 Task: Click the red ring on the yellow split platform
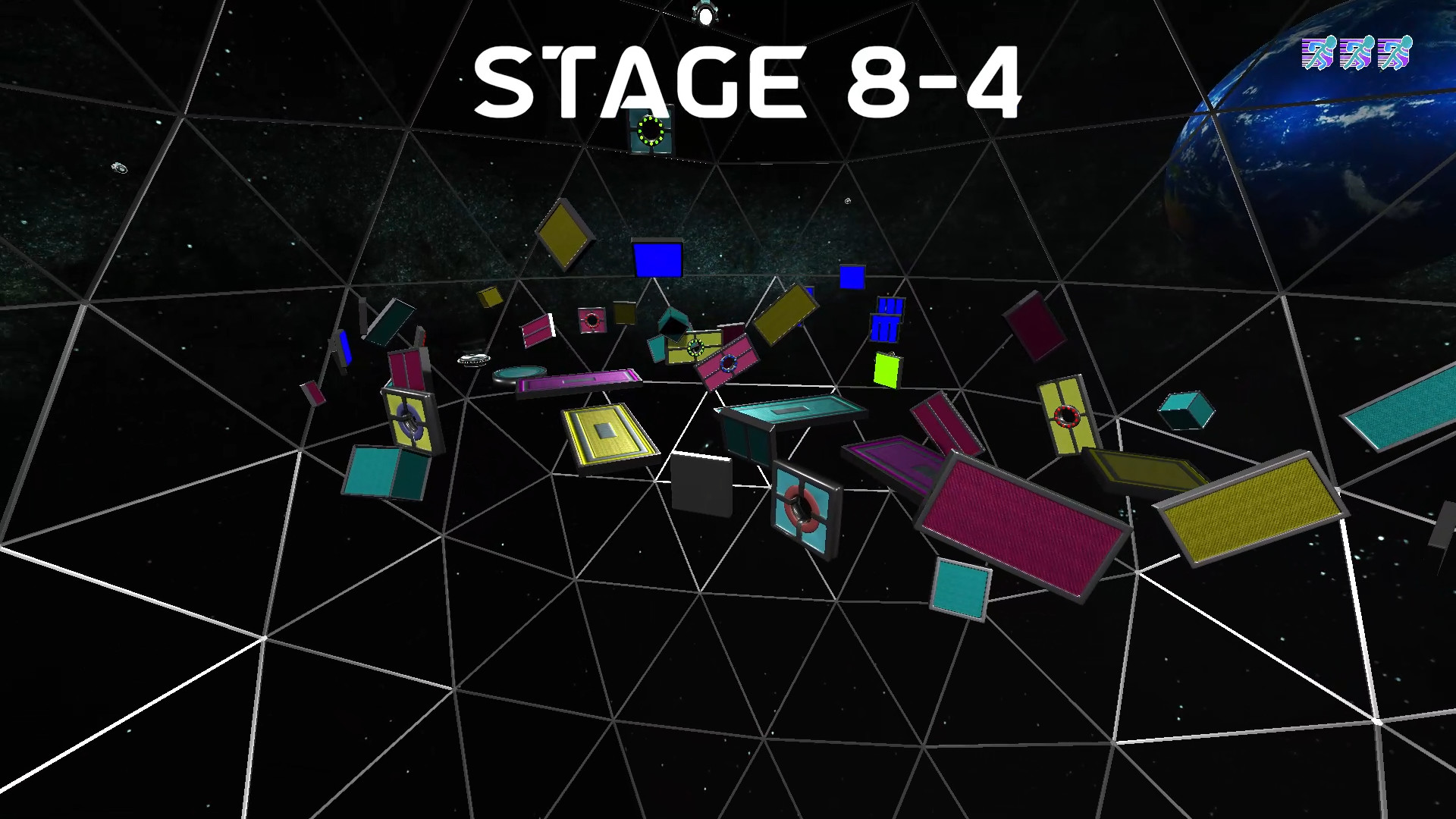click(1065, 415)
